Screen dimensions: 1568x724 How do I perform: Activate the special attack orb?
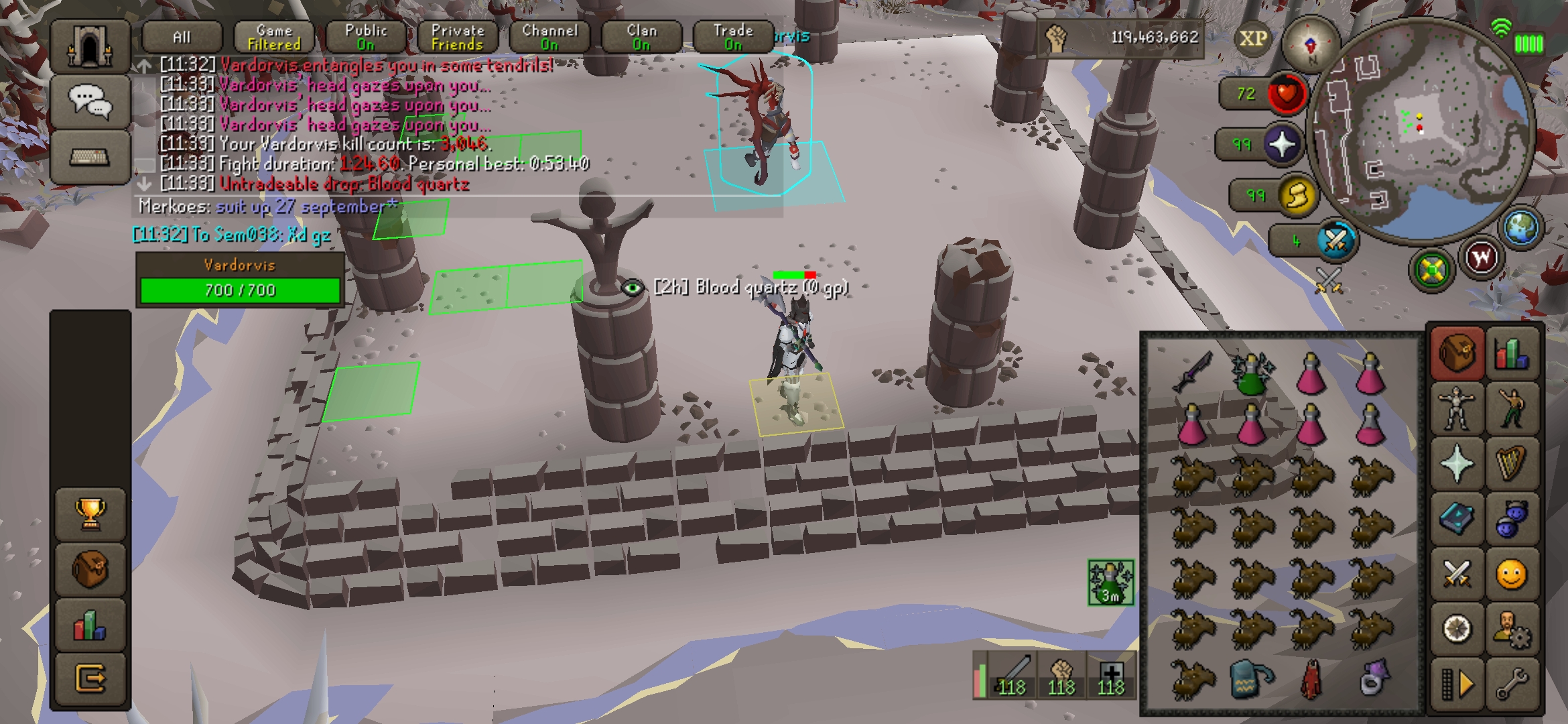coord(1335,240)
